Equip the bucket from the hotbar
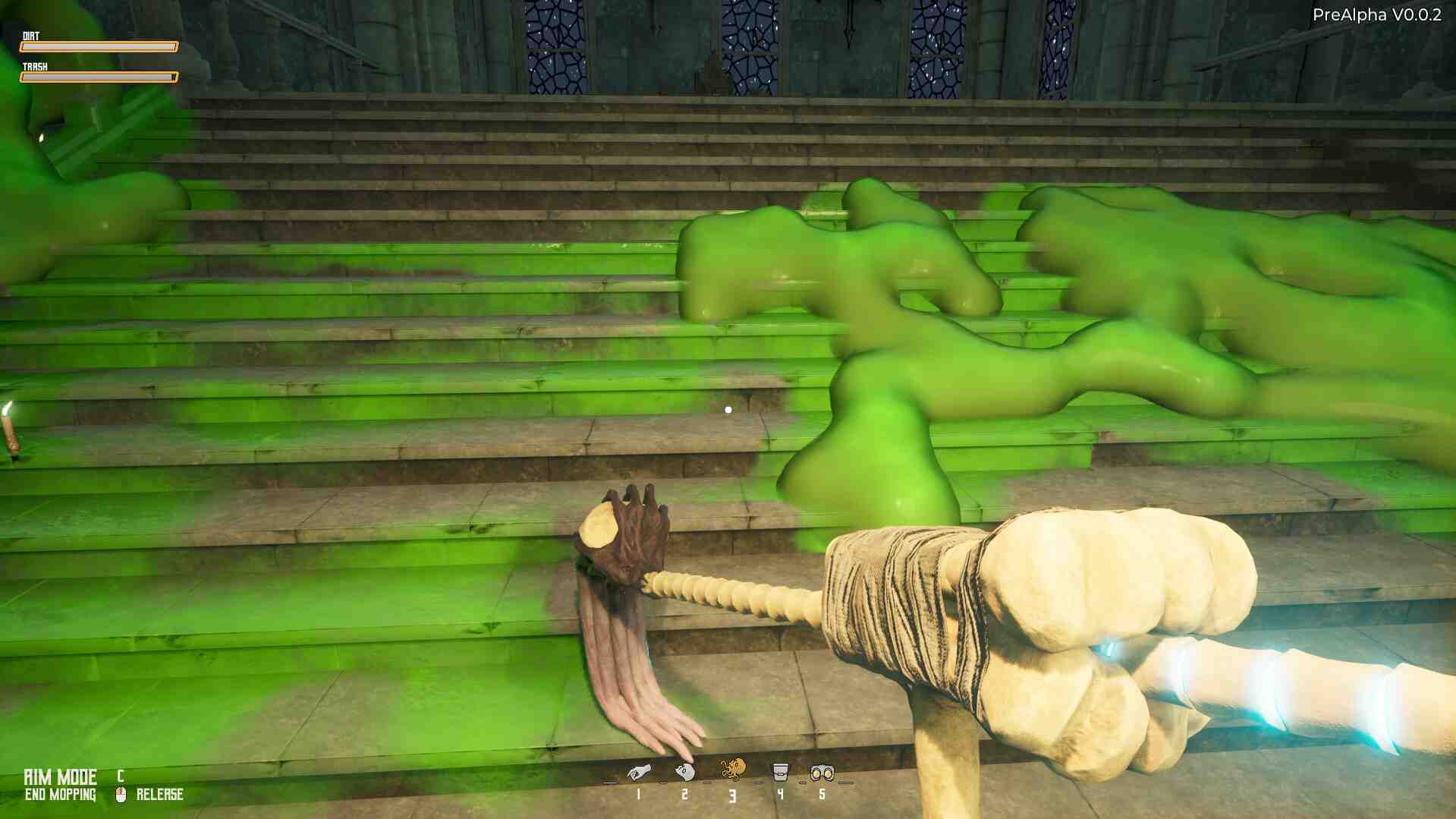Screen dimensions: 1456x819 [x=779, y=773]
